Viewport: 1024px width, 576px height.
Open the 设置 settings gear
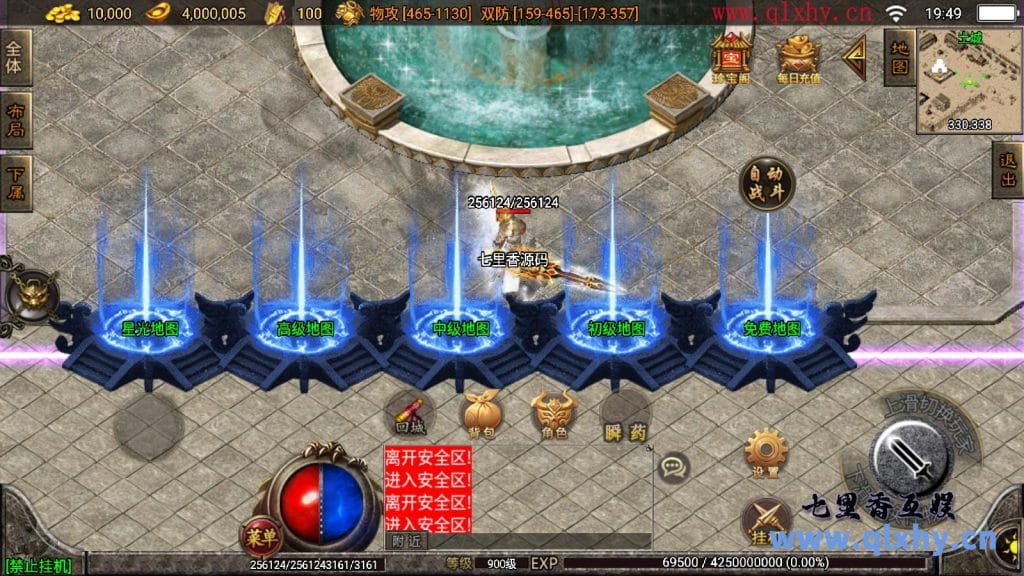[x=766, y=453]
